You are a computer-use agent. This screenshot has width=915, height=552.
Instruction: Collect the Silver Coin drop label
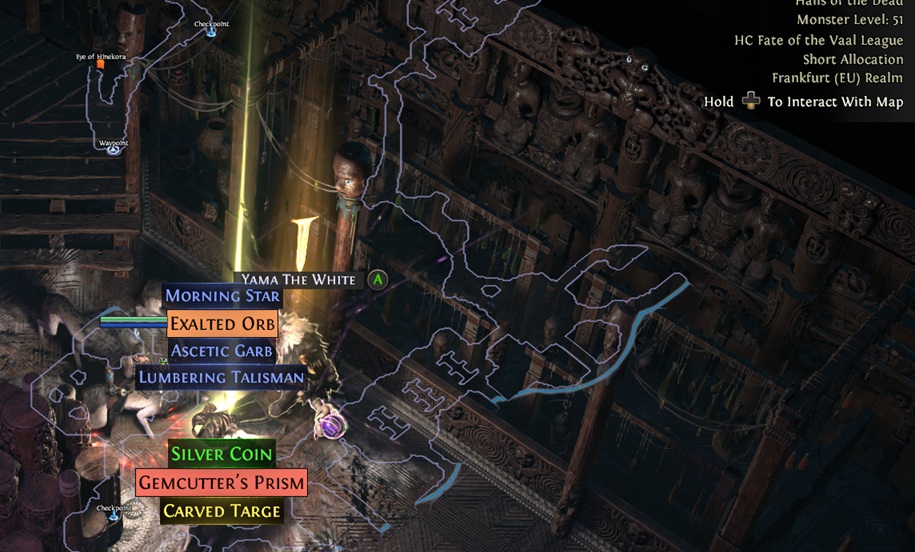point(221,454)
